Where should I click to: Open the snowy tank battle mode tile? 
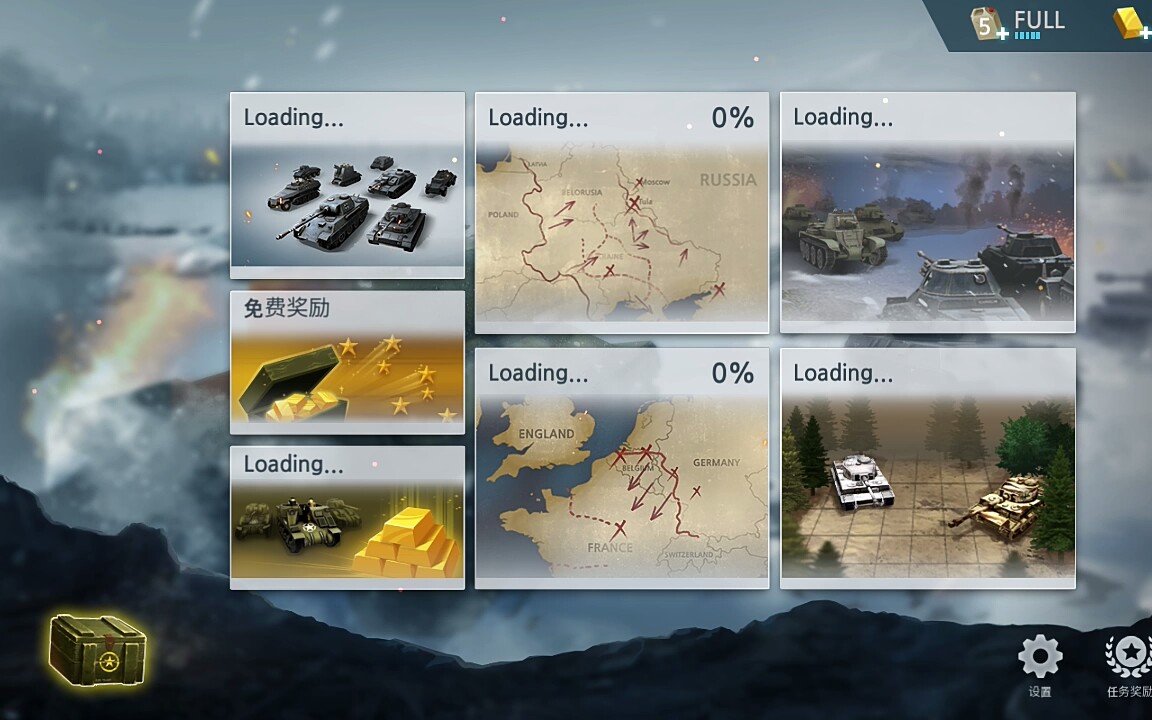pos(927,212)
